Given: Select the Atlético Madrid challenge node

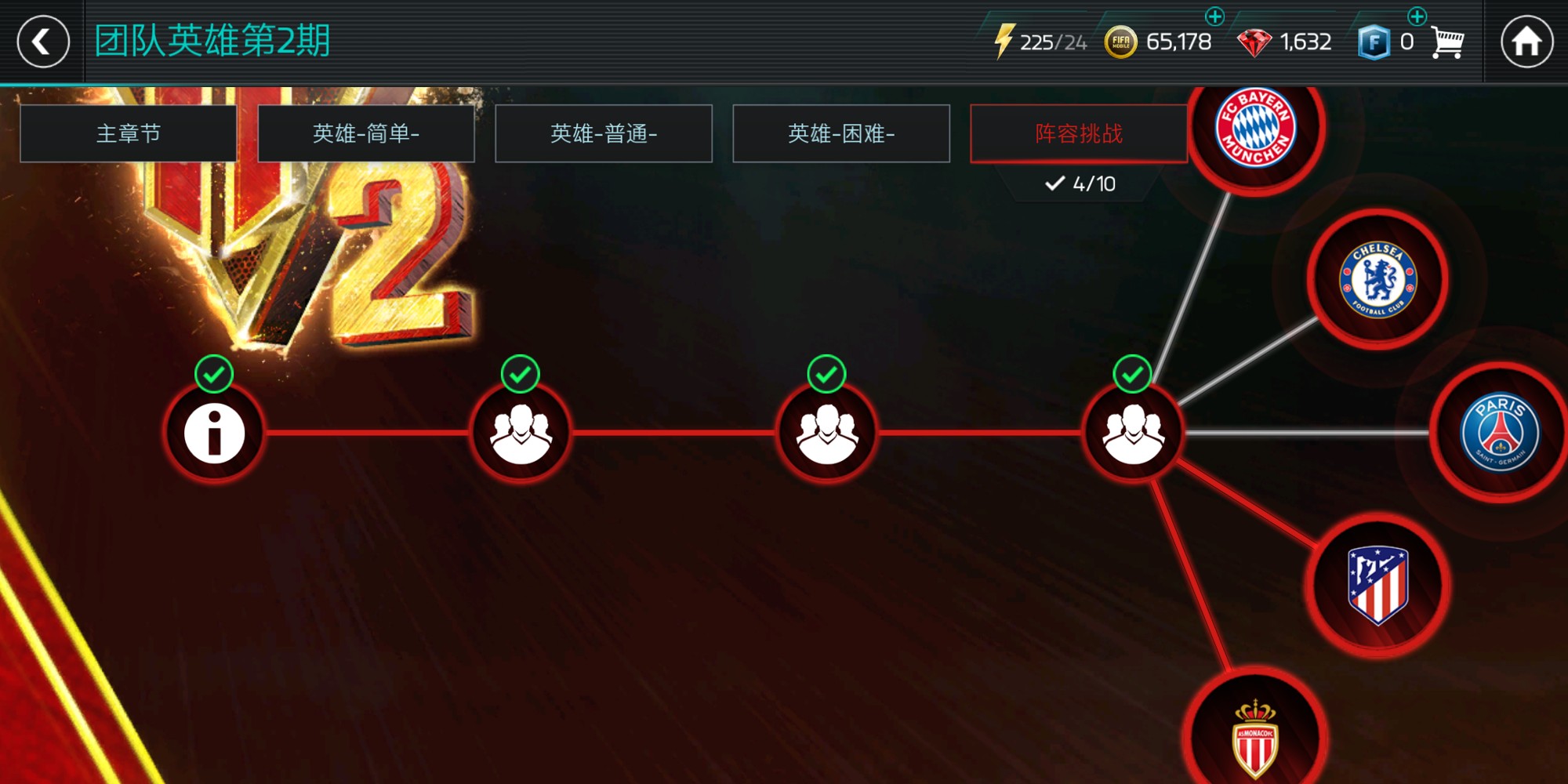Looking at the screenshot, I should click(1380, 584).
